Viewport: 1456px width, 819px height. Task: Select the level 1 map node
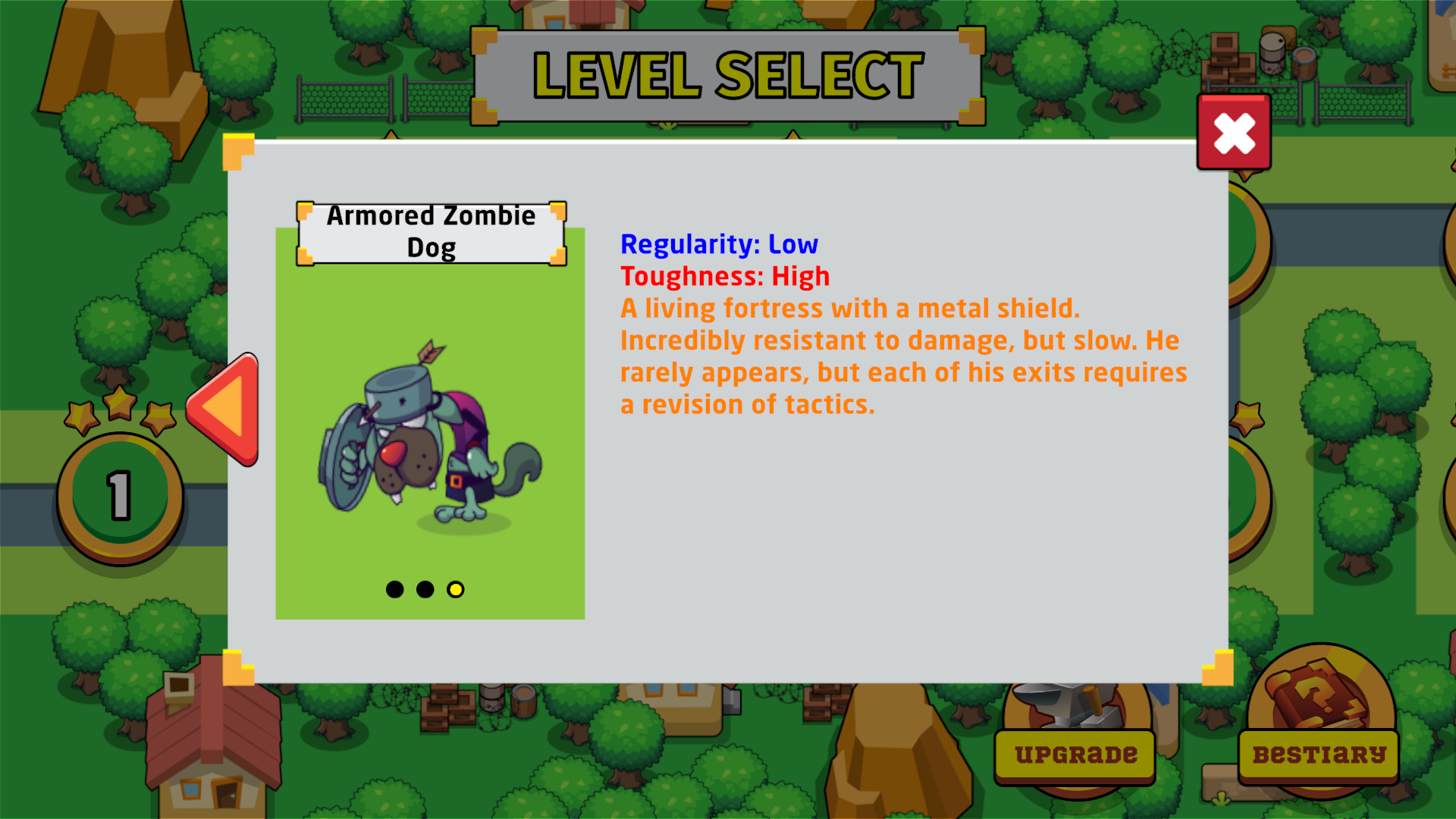pyautogui.click(x=119, y=493)
